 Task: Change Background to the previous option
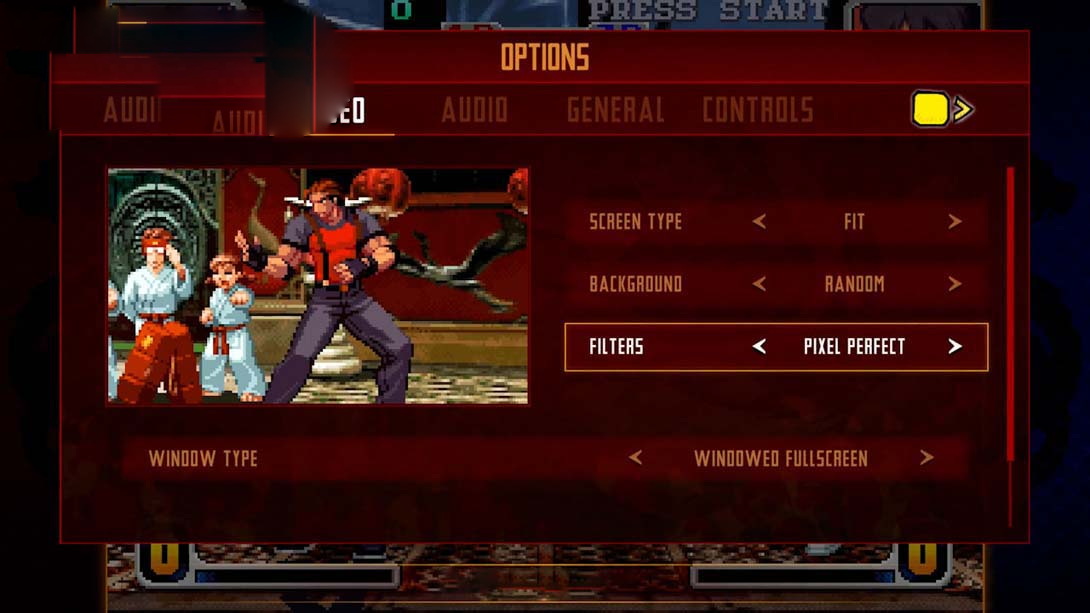click(759, 284)
